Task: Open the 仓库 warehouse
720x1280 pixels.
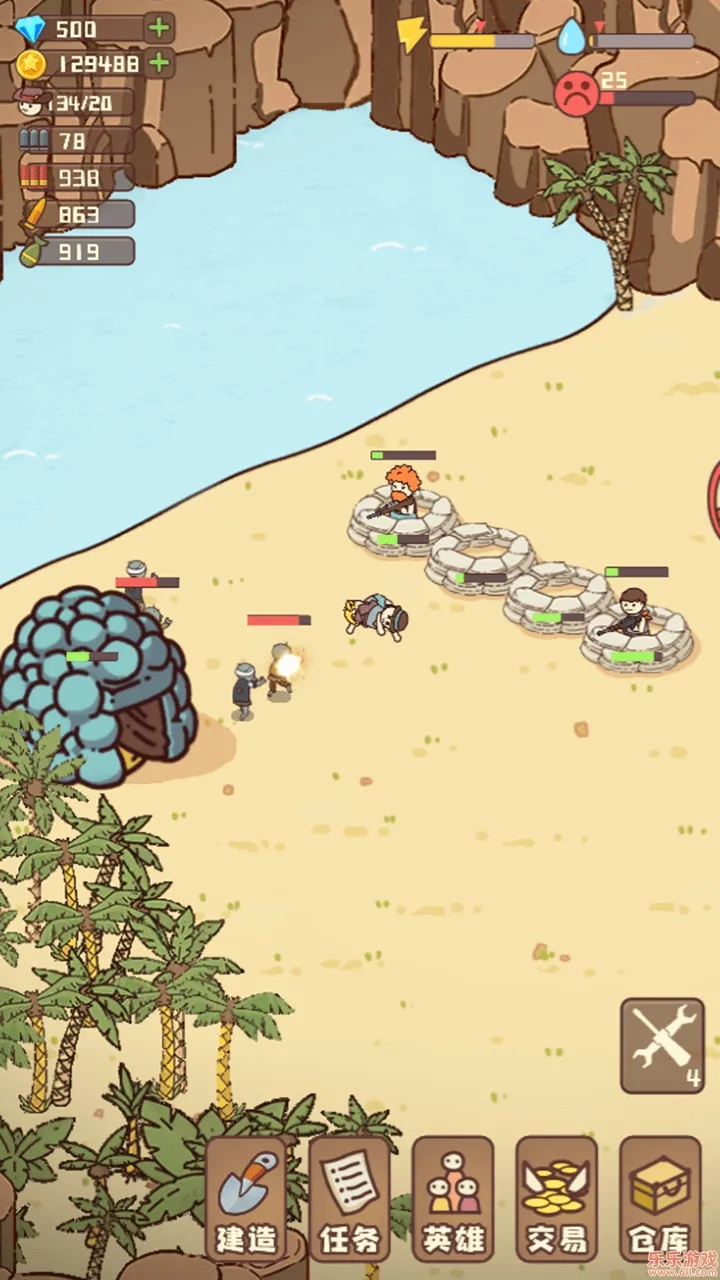Action: [x=659, y=1199]
